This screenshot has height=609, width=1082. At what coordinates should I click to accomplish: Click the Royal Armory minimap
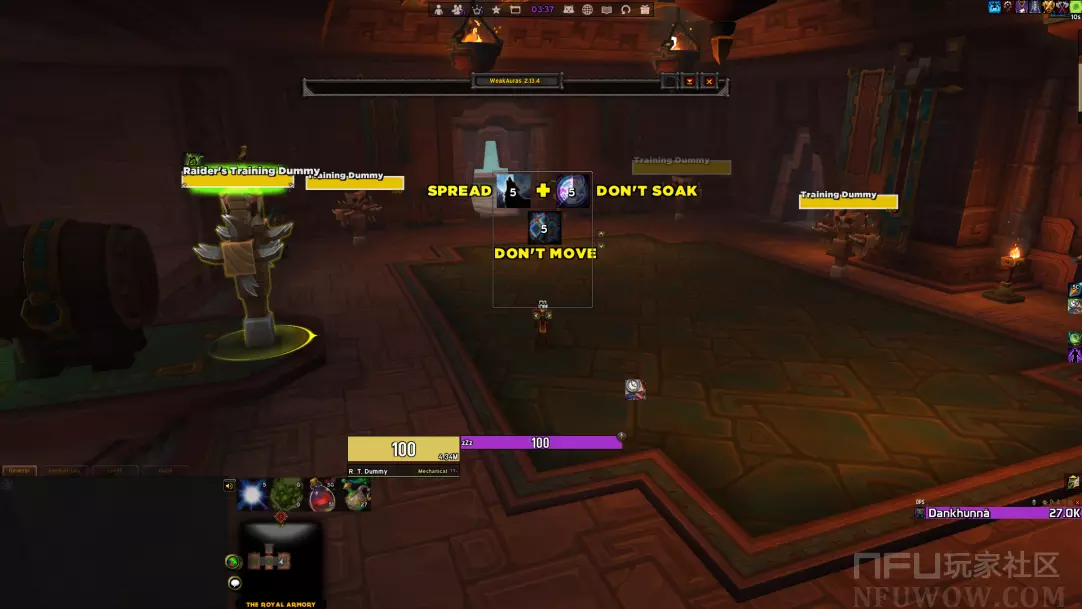[x=273, y=559]
